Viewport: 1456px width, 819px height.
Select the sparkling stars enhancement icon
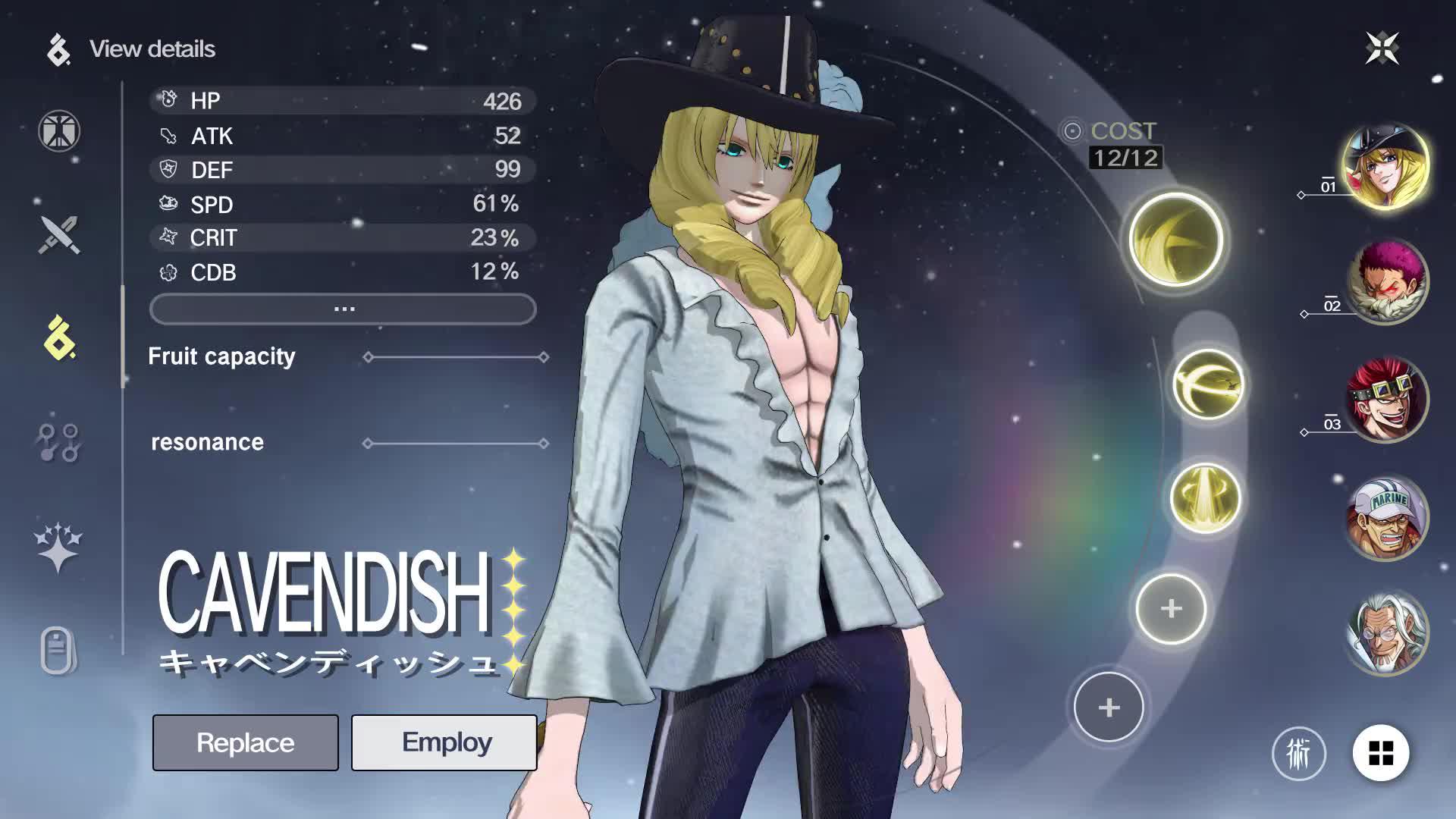coord(59,544)
